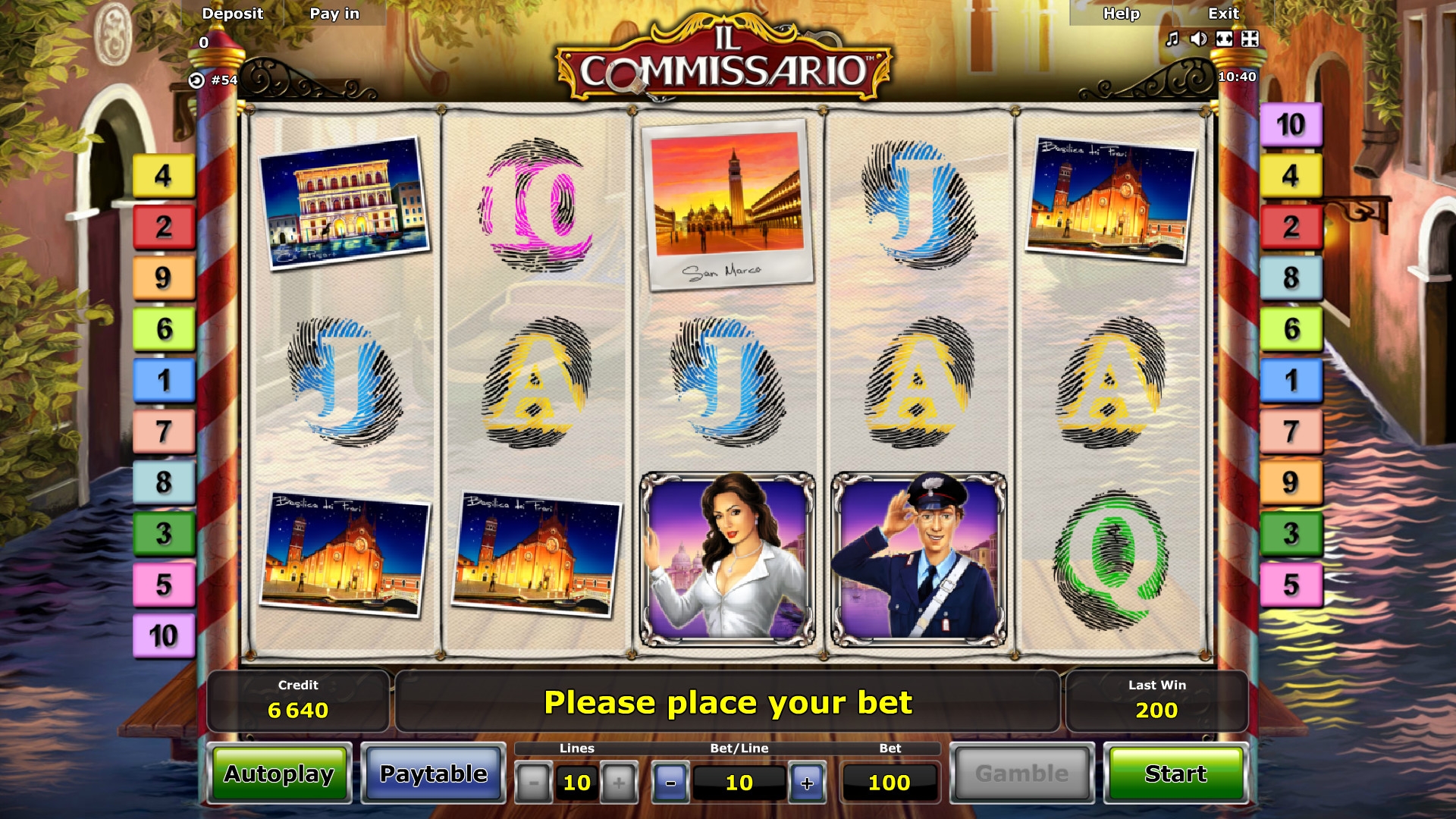Open the Paytable

click(433, 773)
